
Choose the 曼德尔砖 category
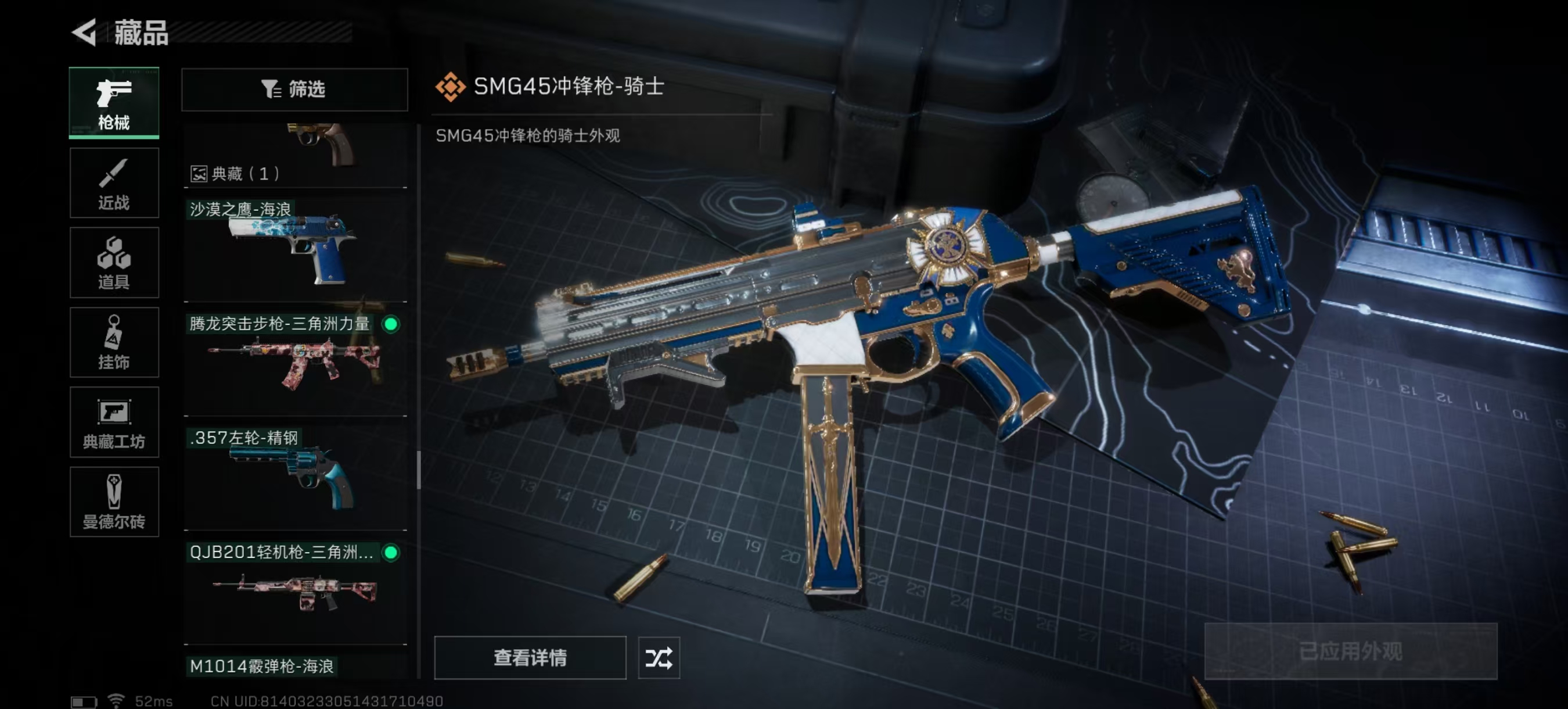pyautogui.click(x=114, y=502)
